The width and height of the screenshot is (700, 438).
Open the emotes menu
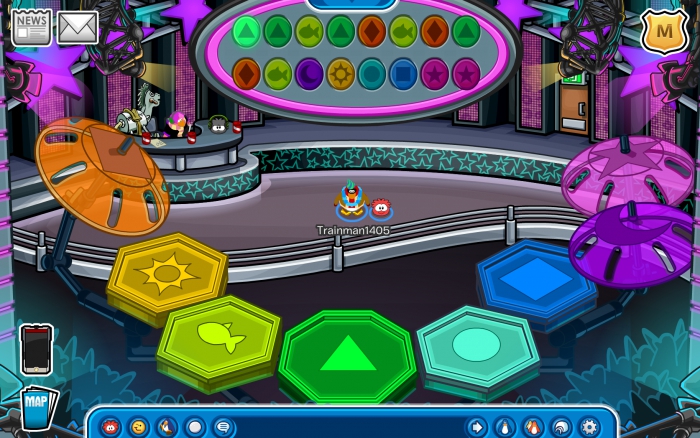pos(138,427)
